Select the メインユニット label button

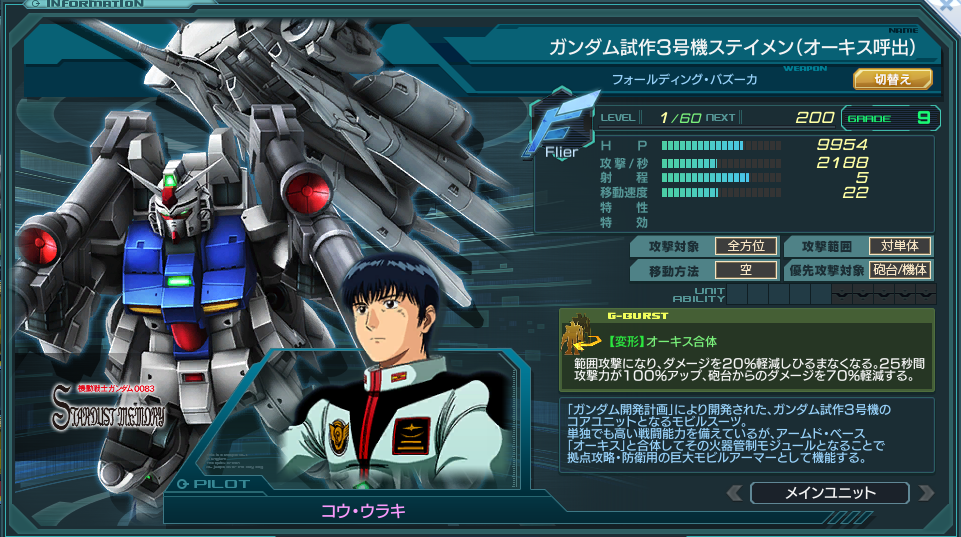point(829,493)
